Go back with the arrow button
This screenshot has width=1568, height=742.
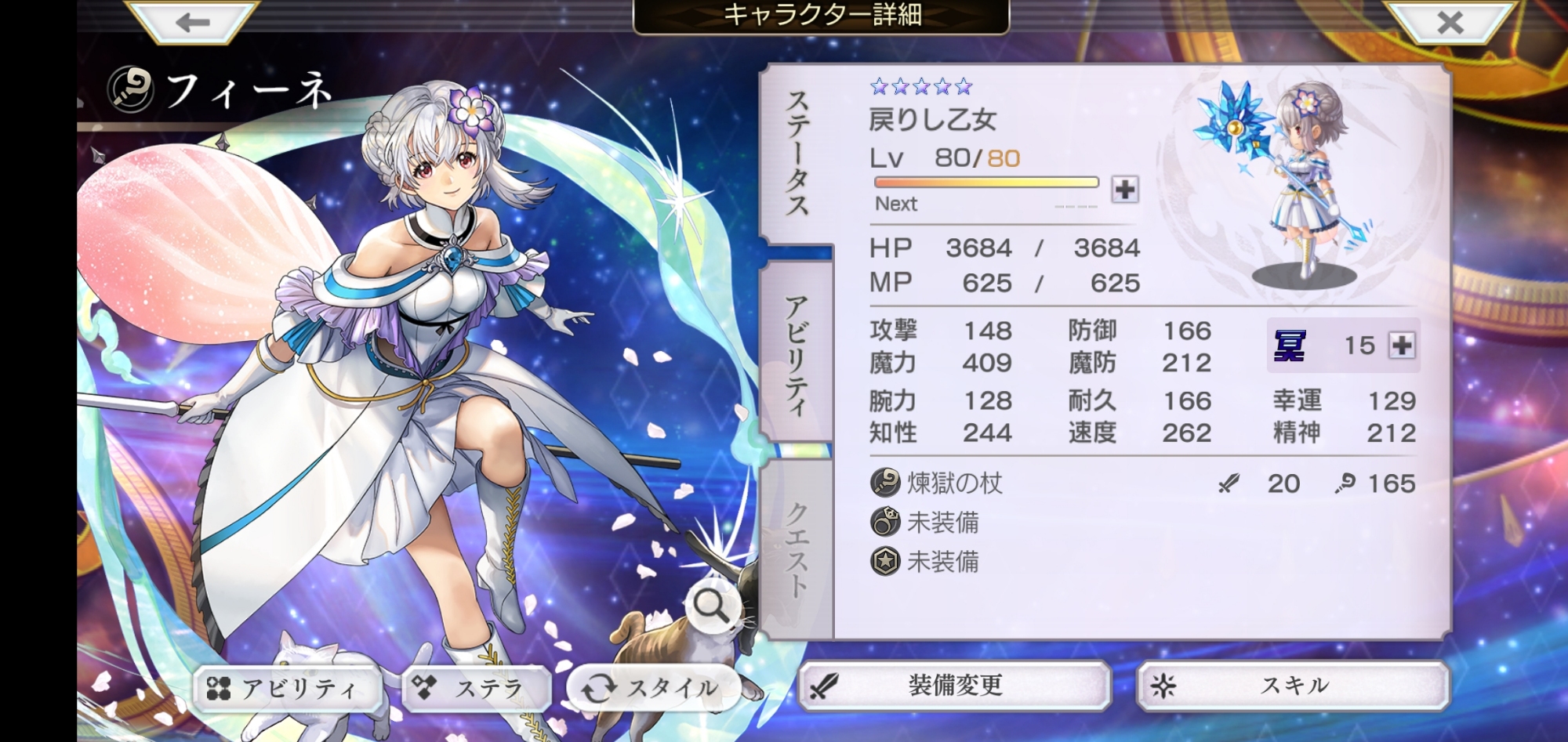192,21
